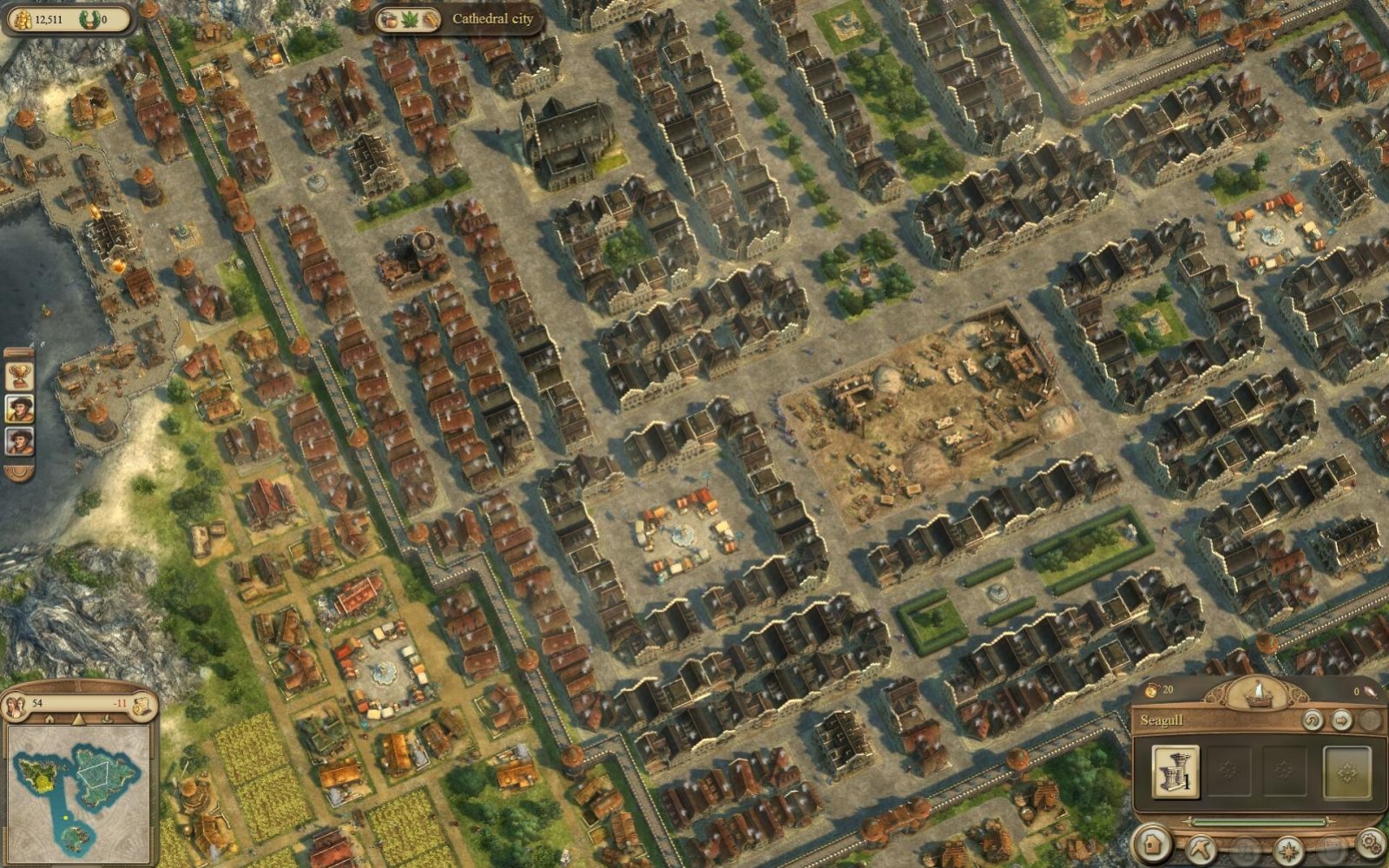
Task: Toggle the orient wheat filter on city banner
Action: tap(431, 19)
